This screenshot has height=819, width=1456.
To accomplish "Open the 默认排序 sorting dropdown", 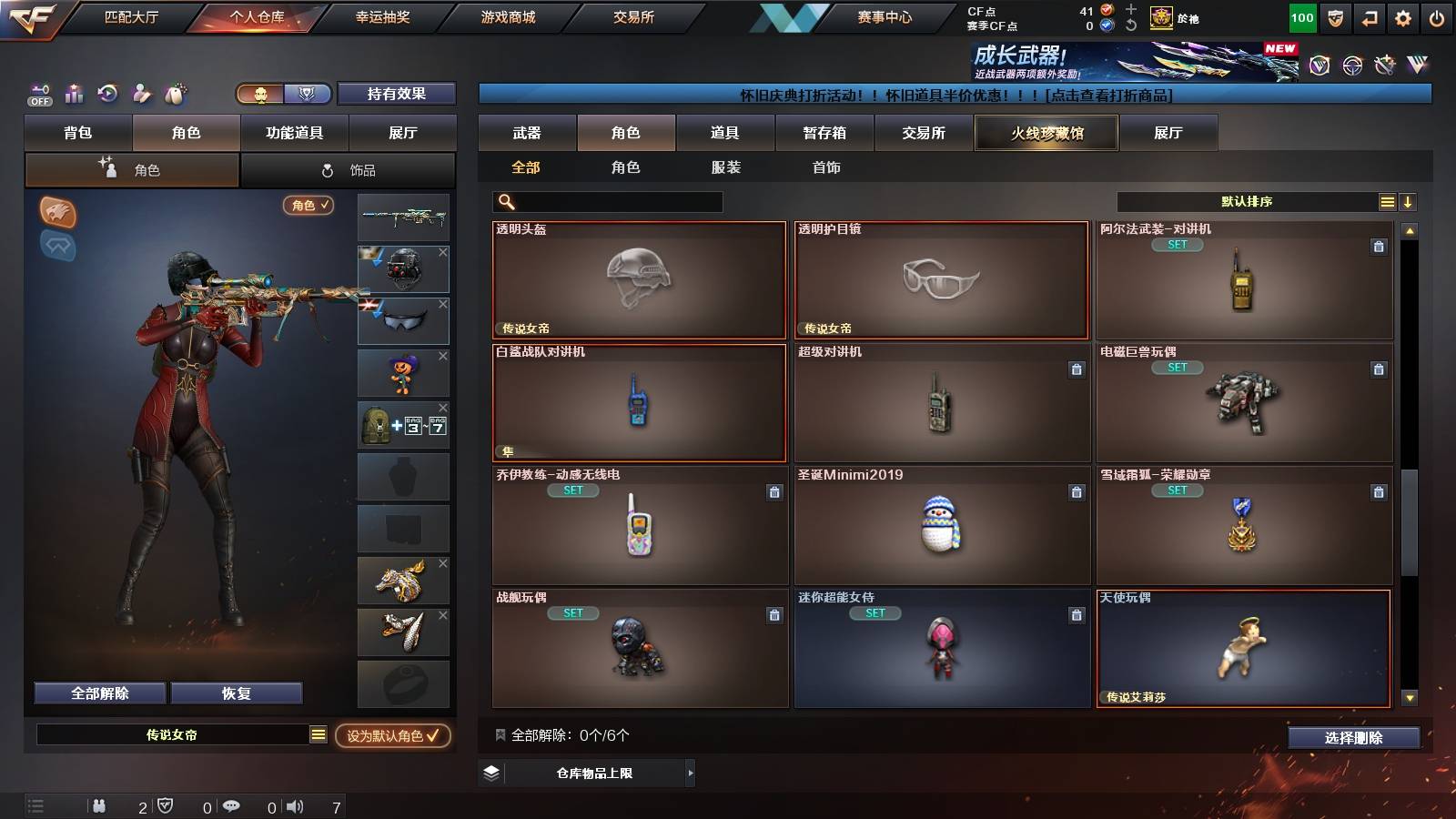I will (1247, 202).
